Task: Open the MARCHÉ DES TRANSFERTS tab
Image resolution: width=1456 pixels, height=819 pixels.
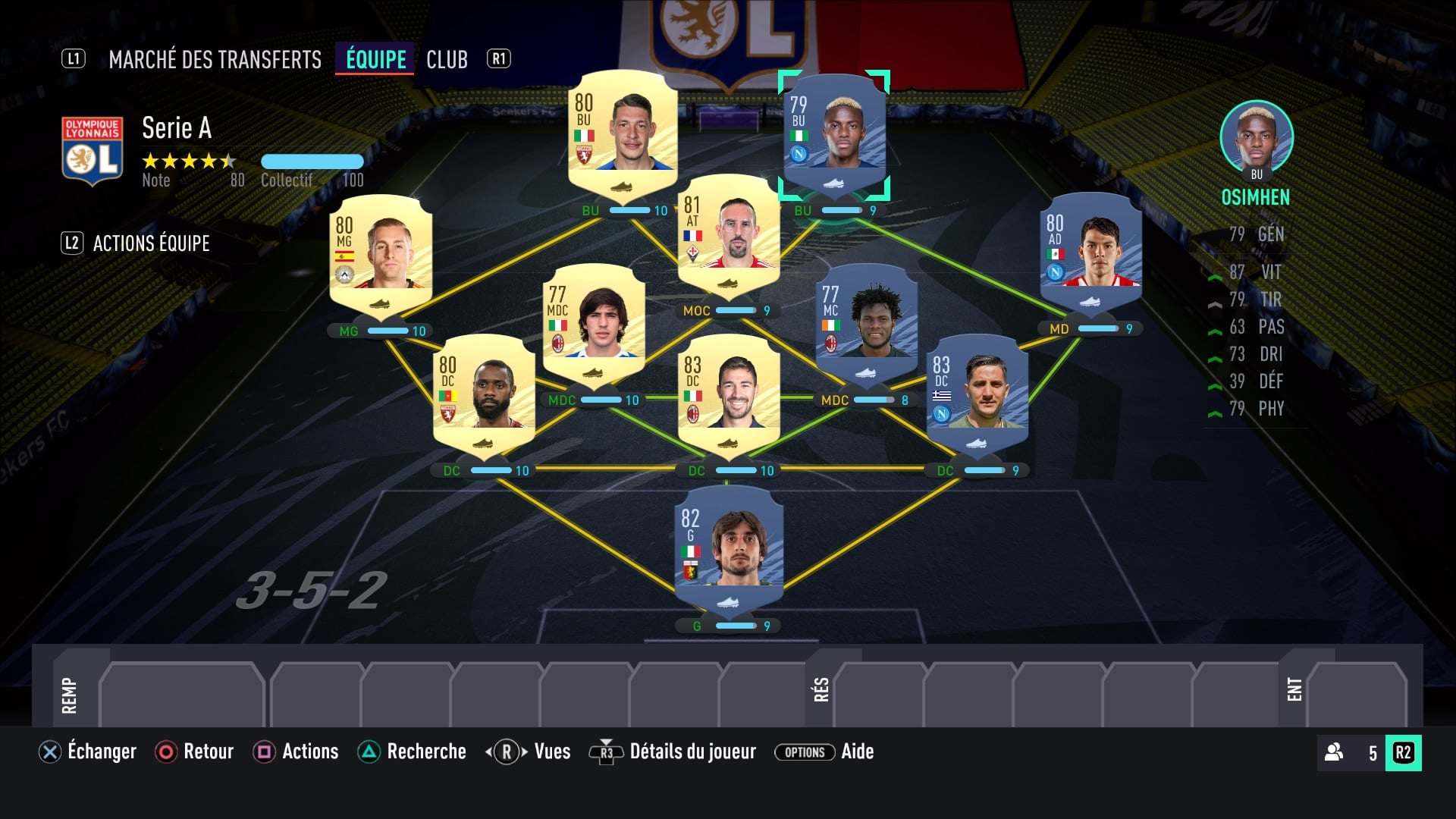Action: [215, 59]
